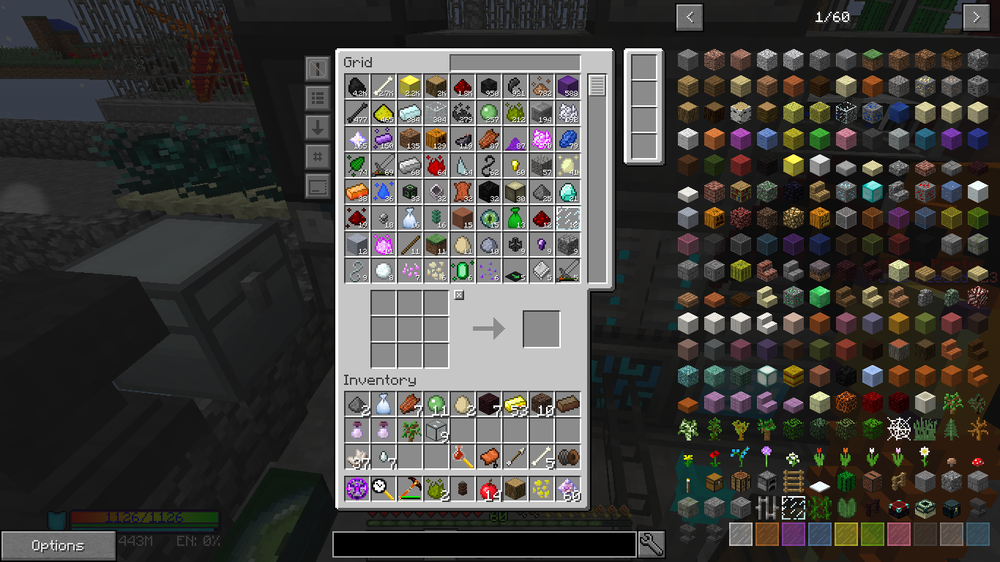Select the pickaxe in the hotbar
The height and width of the screenshot is (562, 1000).
411,489
